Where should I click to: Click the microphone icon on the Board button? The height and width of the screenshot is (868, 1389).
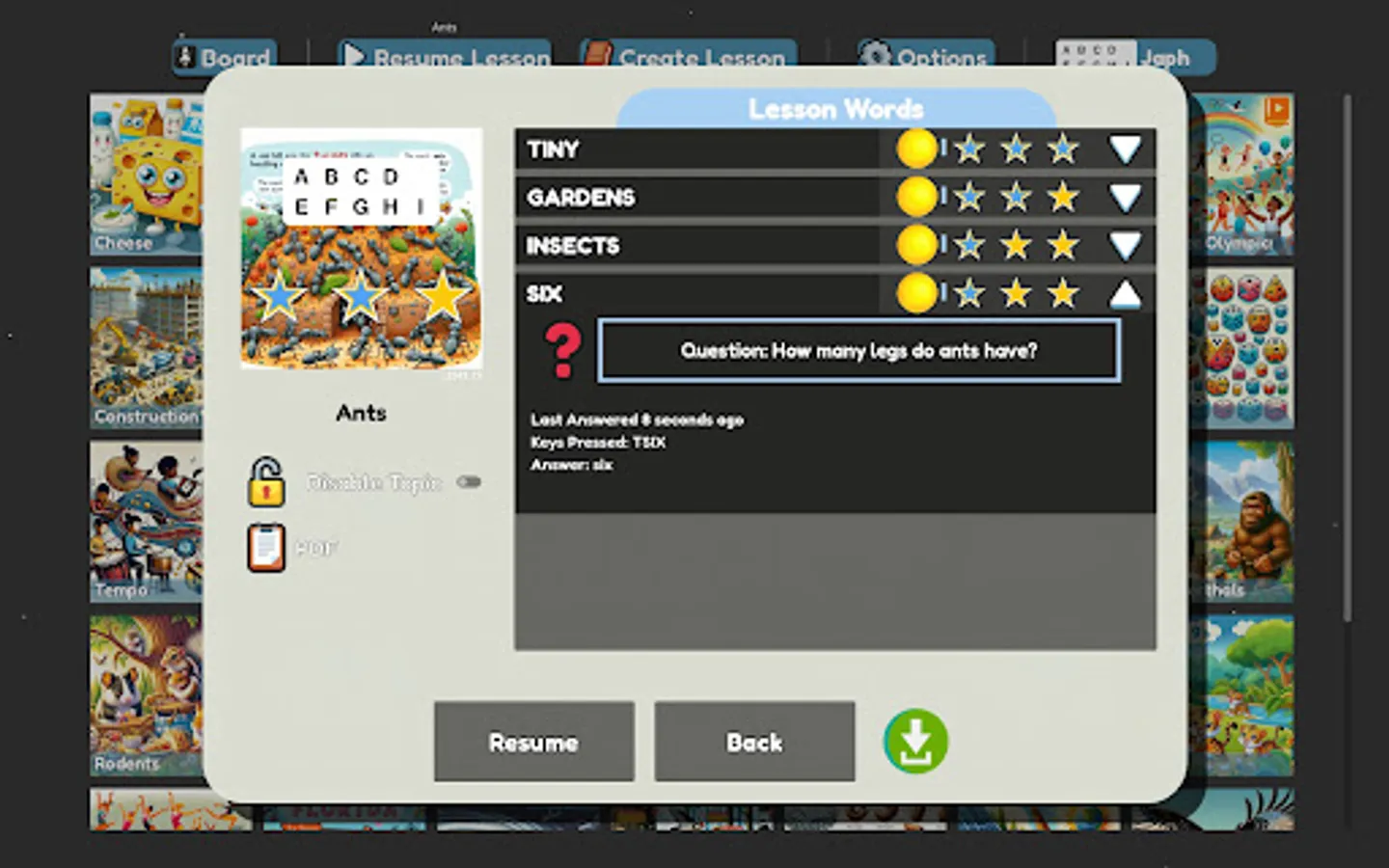(x=183, y=57)
